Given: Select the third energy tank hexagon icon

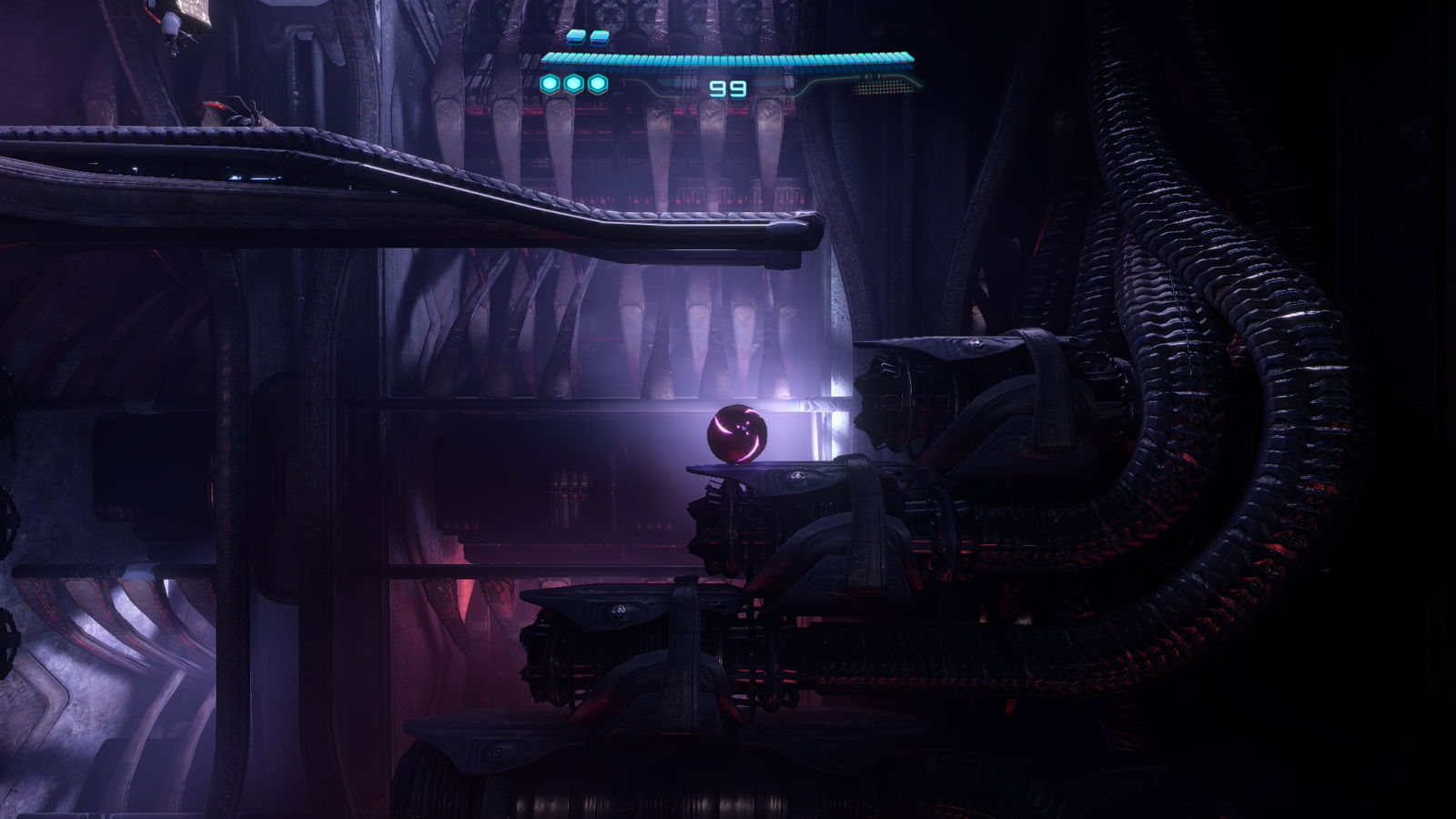Looking at the screenshot, I should (x=598, y=82).
